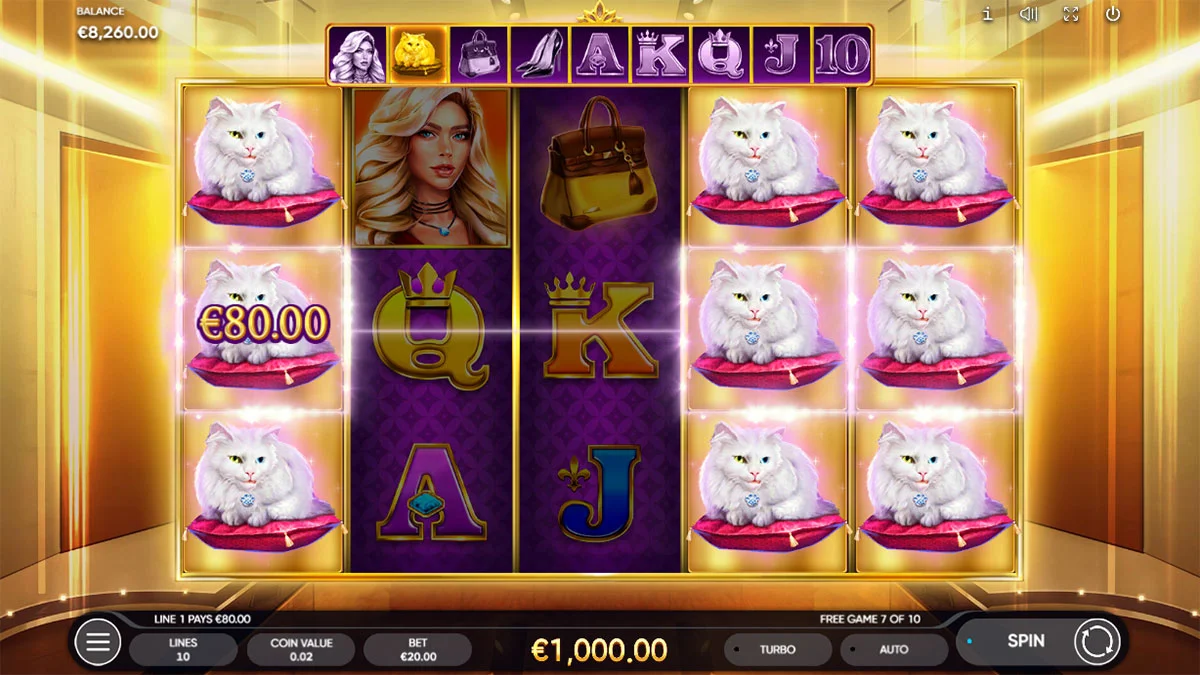The height and width of the screenshot is (675, 1200).
Task: Exit the game with the power icon
Action: click(x=1113, y=14)
